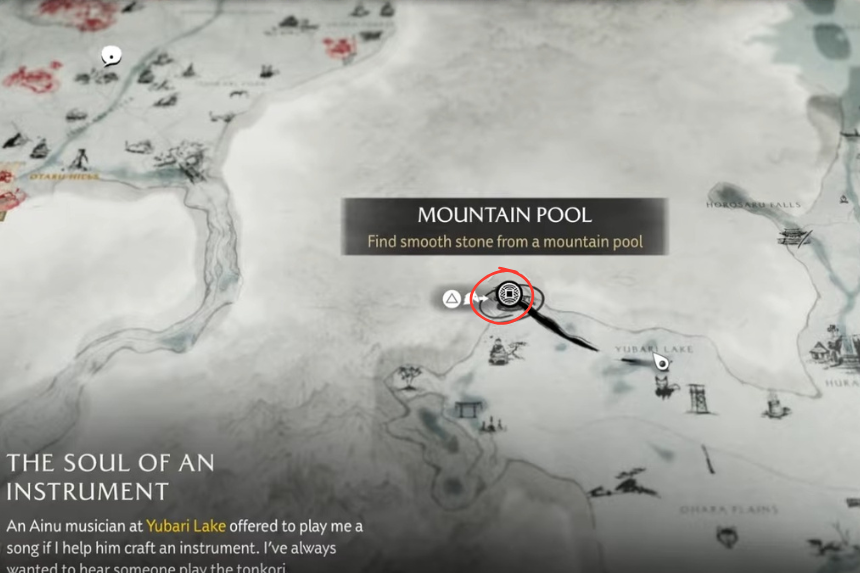Screen dimensions: 860x573
Task: Select the Mountain Pool objective marker
Action: coord(509,295)
